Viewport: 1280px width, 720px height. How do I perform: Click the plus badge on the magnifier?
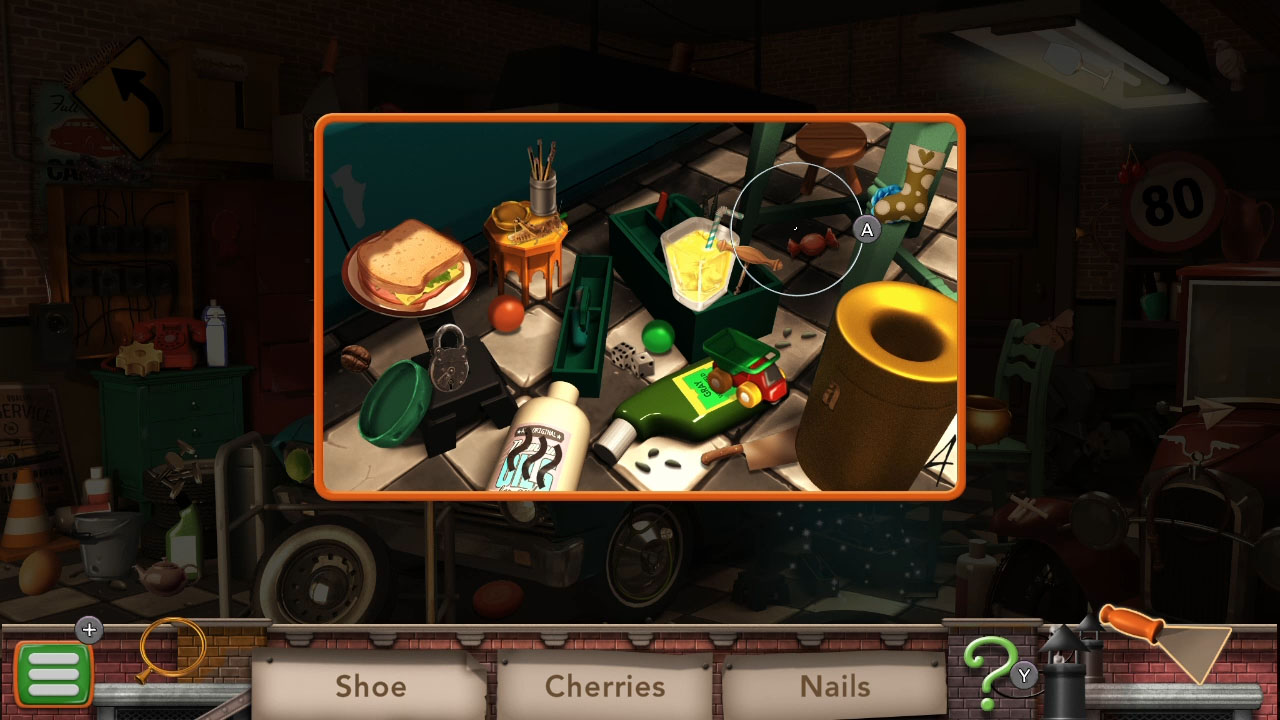(x=89, y=630)
